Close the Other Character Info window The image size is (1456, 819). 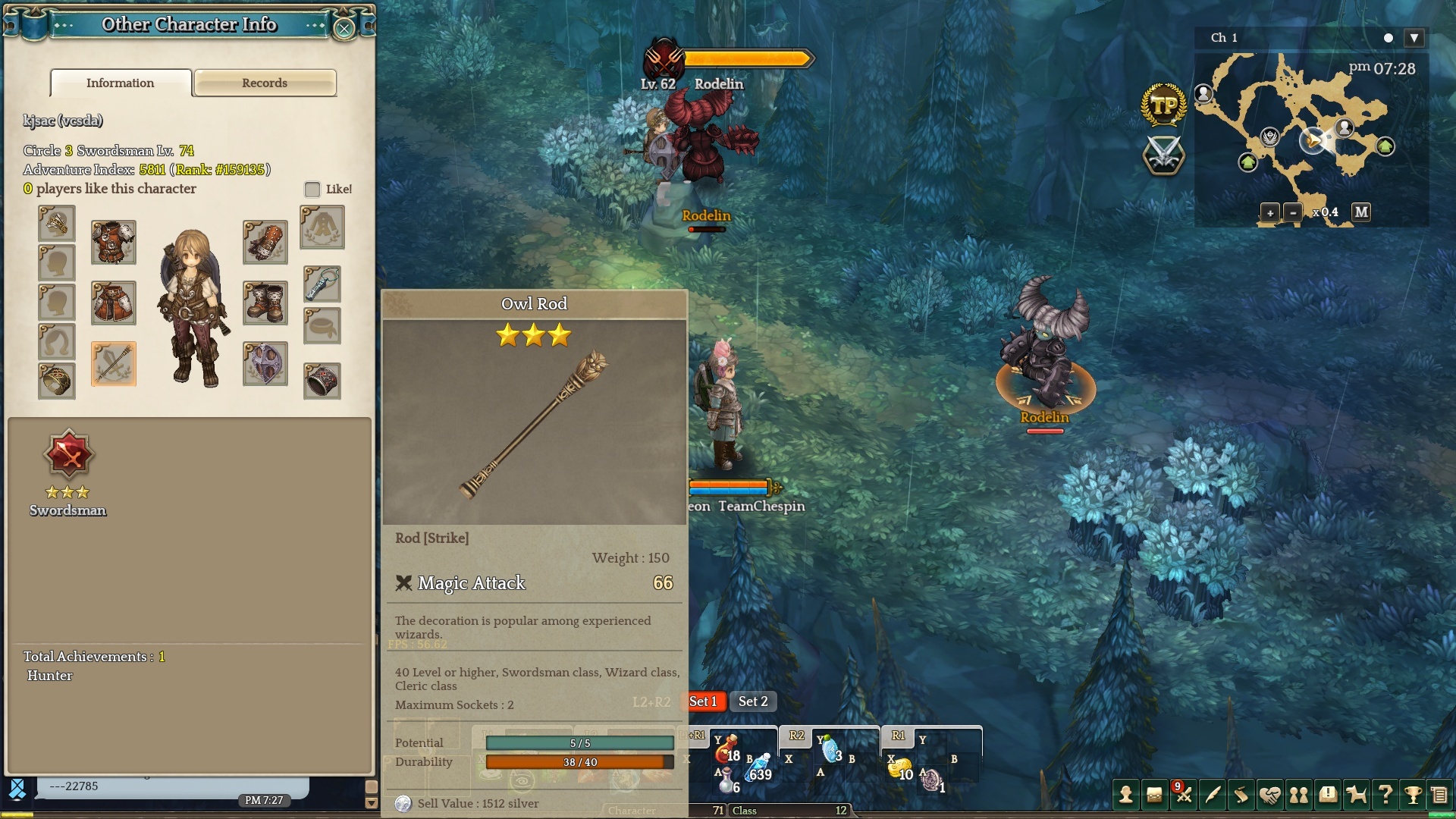(x=344, y=29)
